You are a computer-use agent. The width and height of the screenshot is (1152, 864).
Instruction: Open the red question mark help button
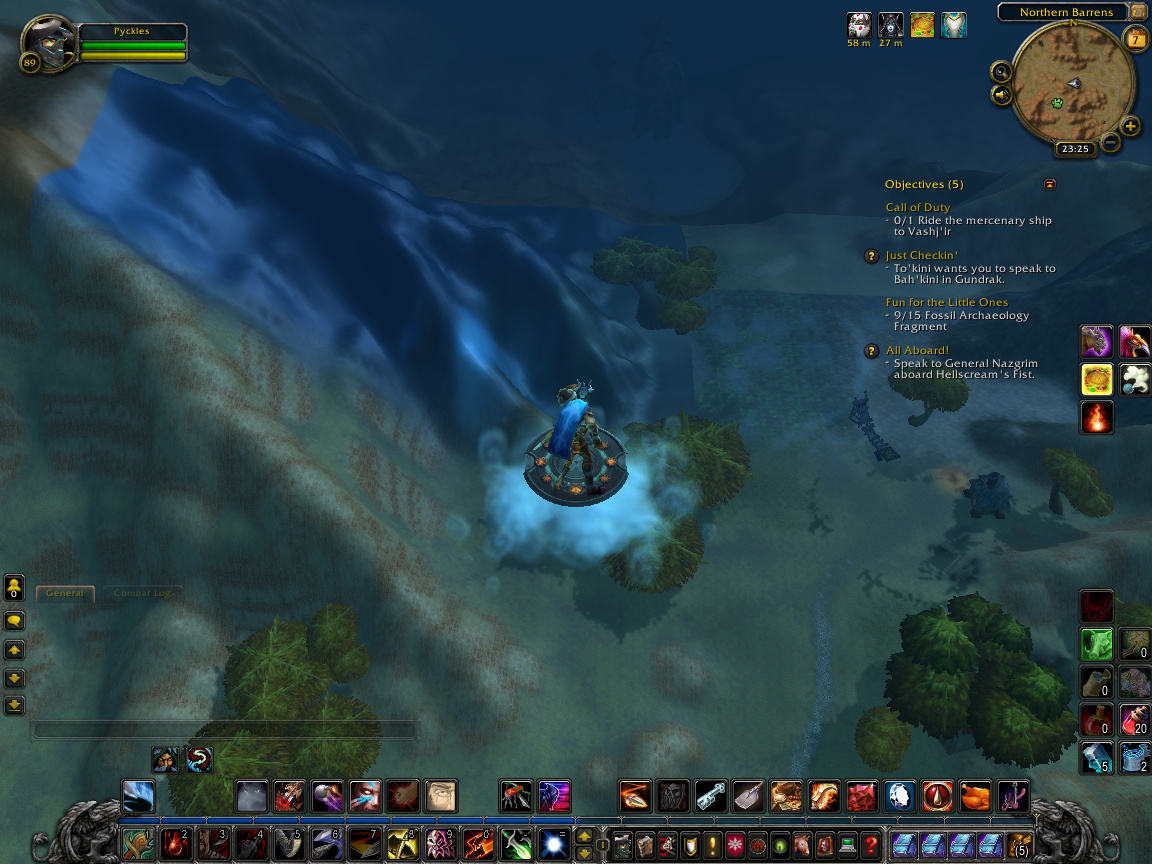point(870,844)
